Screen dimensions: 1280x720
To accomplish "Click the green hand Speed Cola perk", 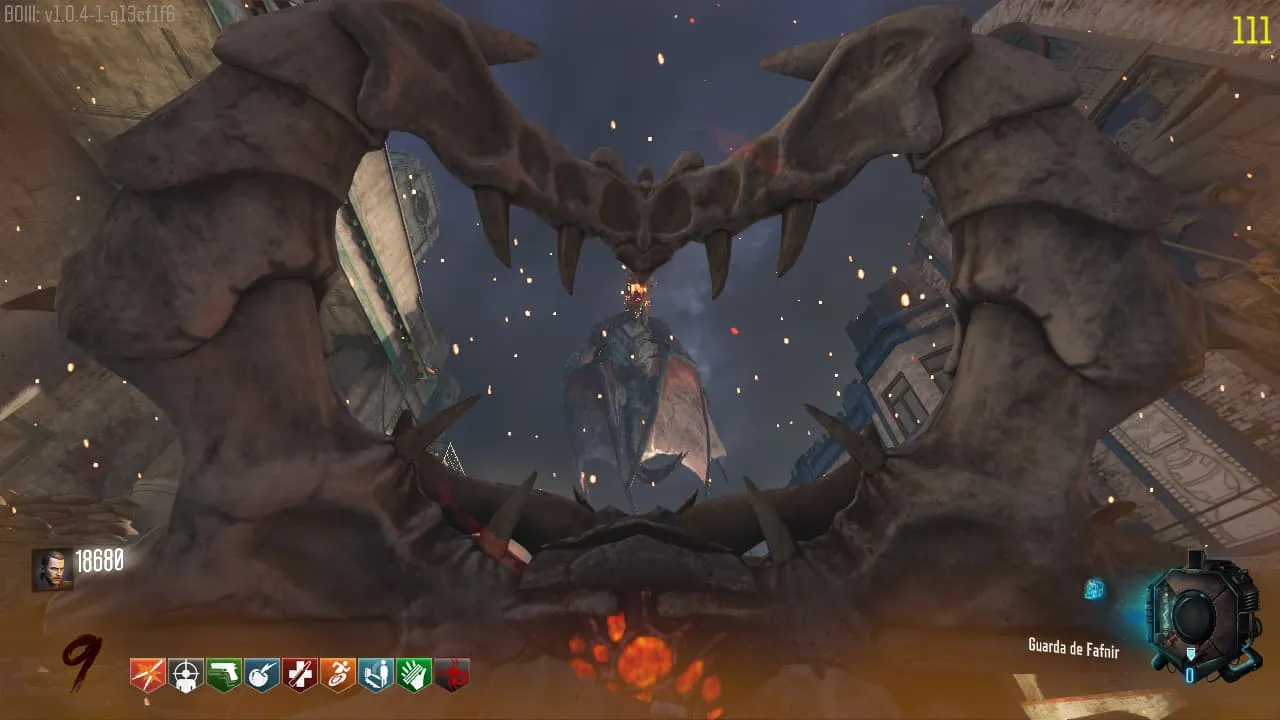I will [414, 675].
